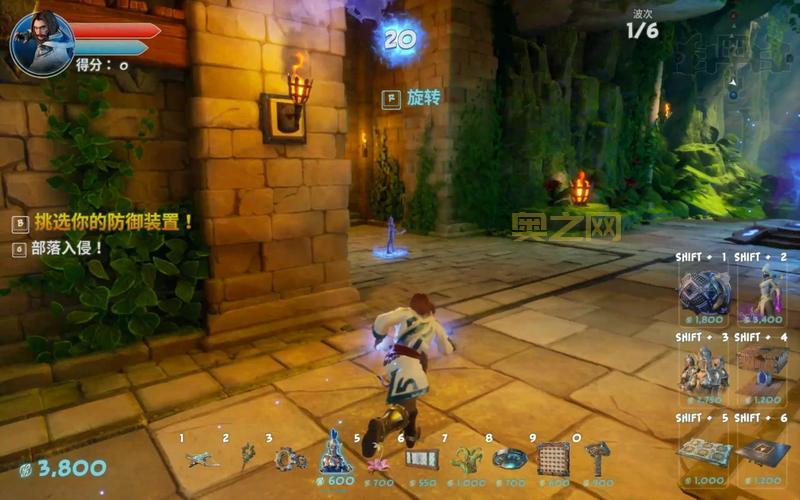Pick the blue round floor trap in slot 8
The height and width of the screenshot is (500, 800).
coord(510,458)
